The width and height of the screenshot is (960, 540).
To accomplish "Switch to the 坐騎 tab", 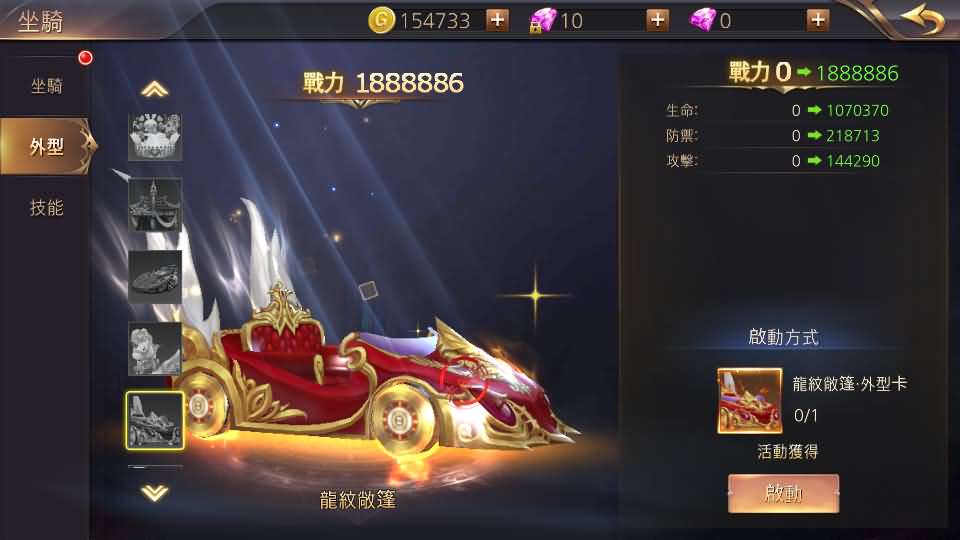I will pos(47,86).
